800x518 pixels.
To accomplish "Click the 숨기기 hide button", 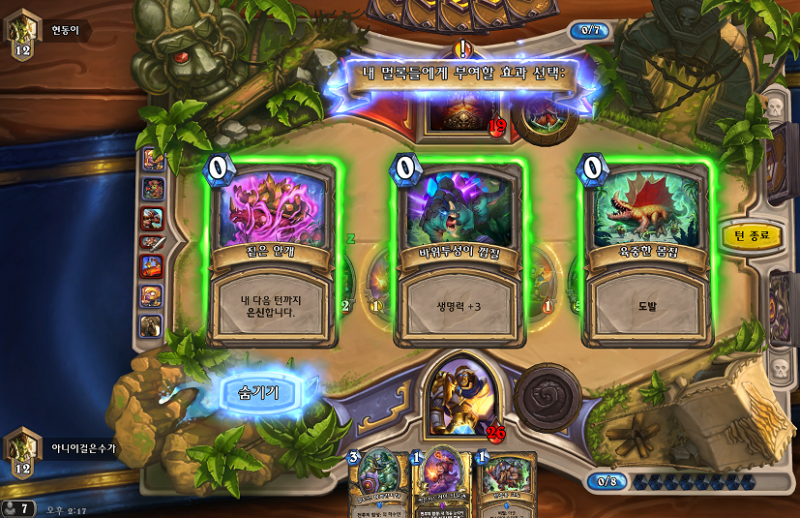I will [260, 393].
